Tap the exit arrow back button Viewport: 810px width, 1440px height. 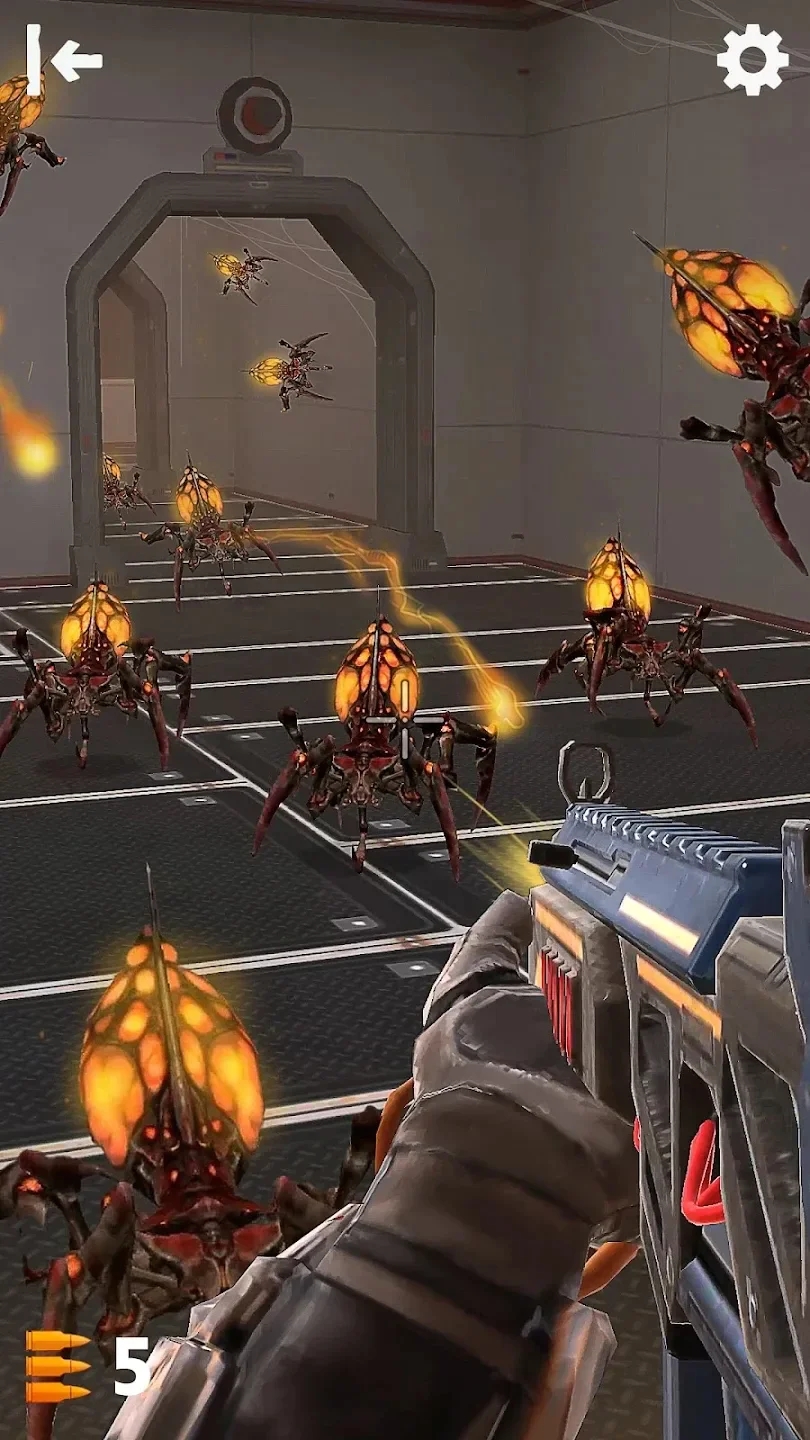64,60
